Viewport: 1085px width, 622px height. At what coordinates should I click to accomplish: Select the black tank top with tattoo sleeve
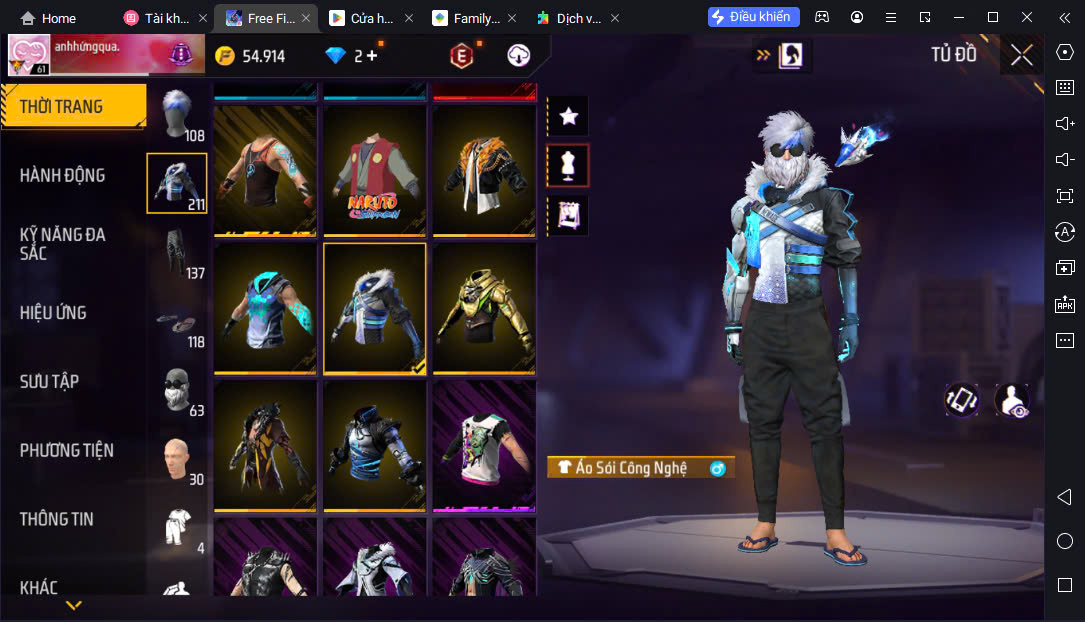(x=265, y=171)
